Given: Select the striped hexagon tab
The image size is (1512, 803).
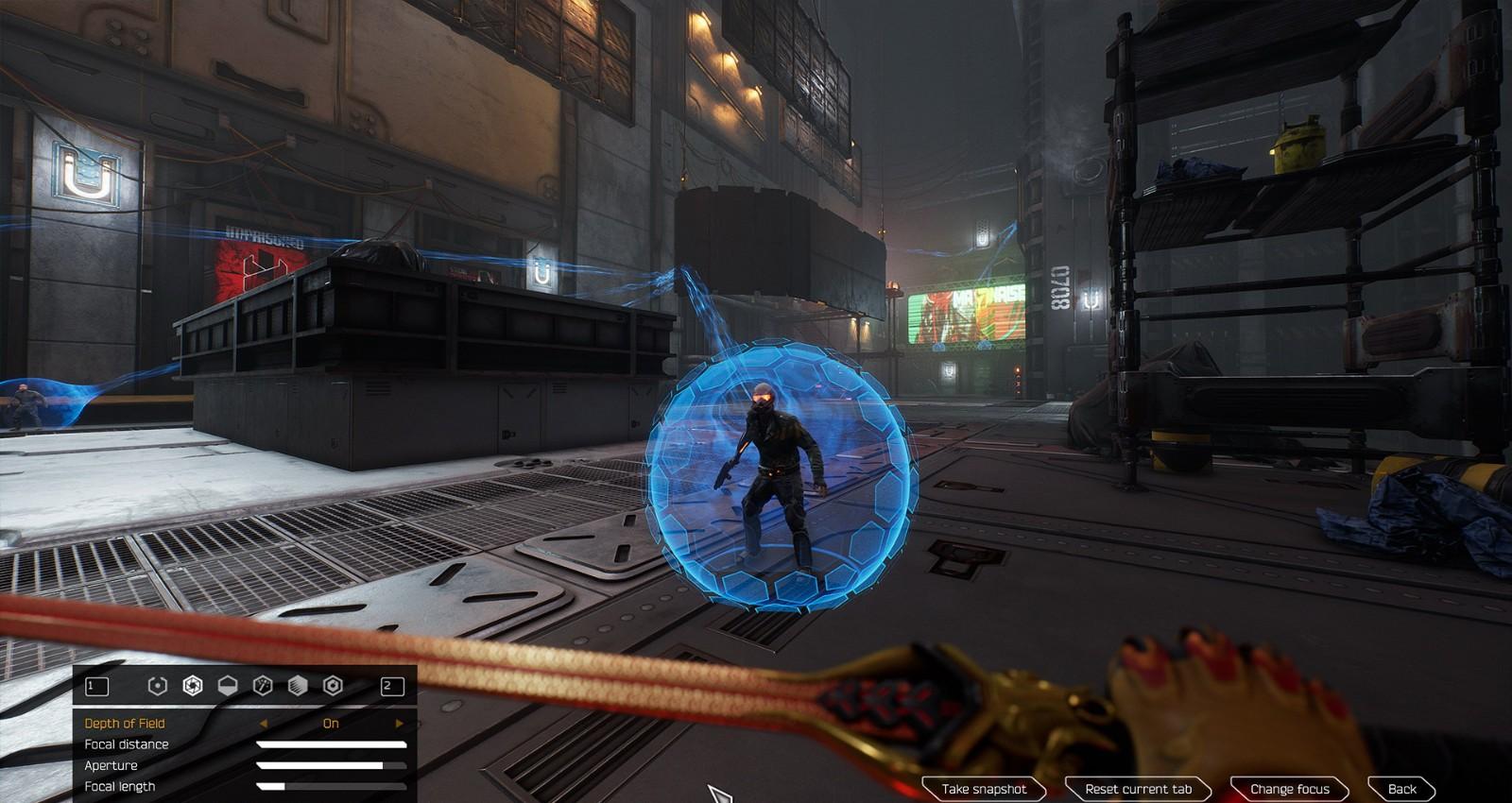Looking at the screenshot, I should click(x=298, y=686).
